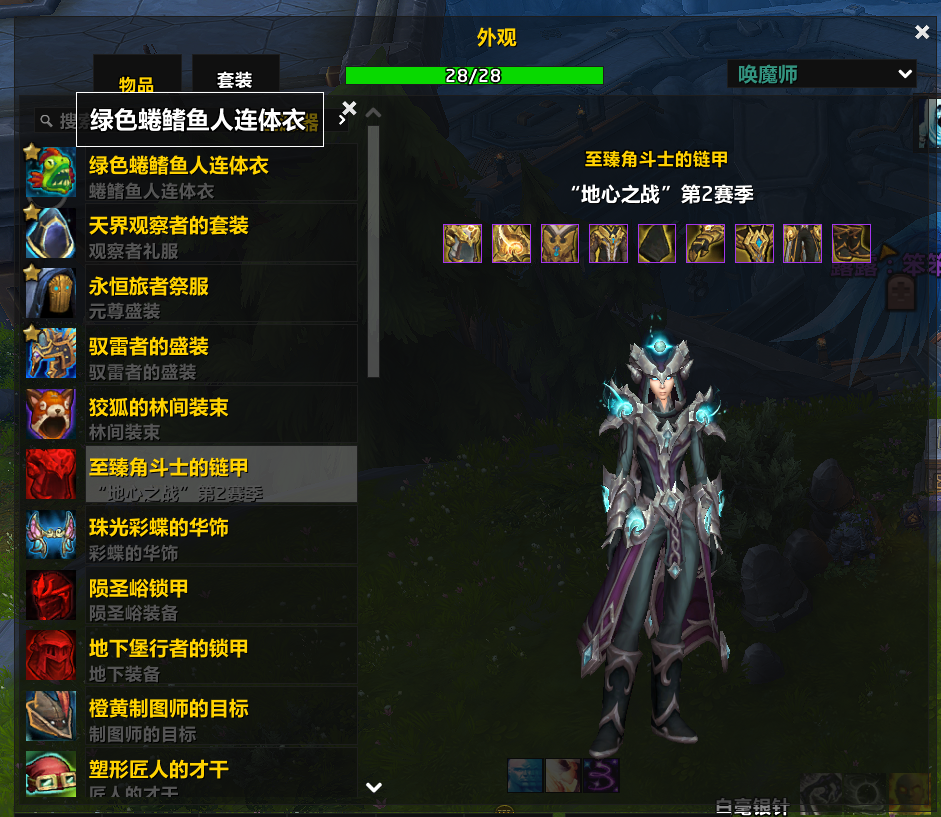Select the 绿色蜷鳍鱼人连体衣 set row
The width and height of the screenshot is (941, 817).
click(190, 174)
